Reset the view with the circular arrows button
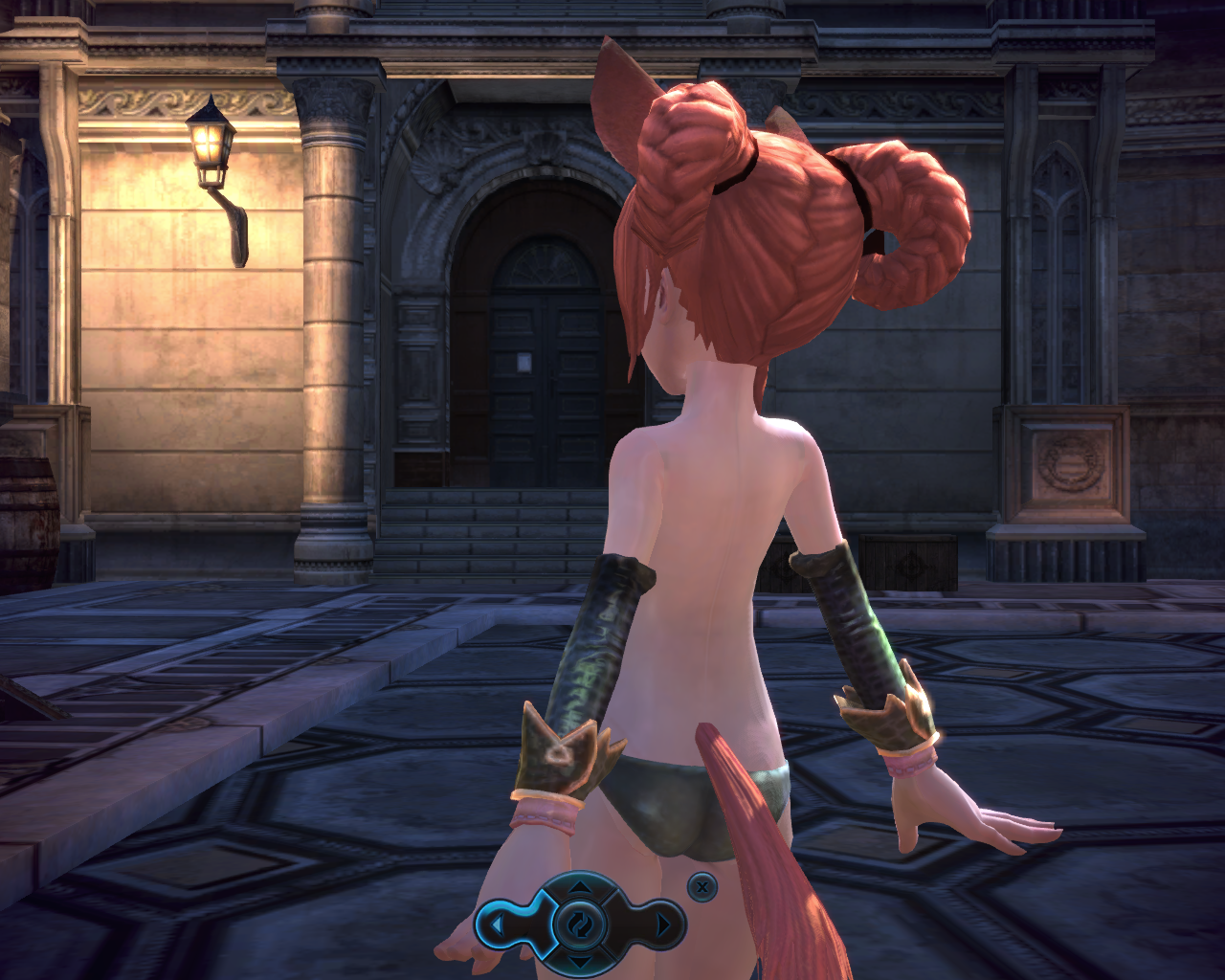Screen dimensions: 1225x980 click(x=580, y=925)
